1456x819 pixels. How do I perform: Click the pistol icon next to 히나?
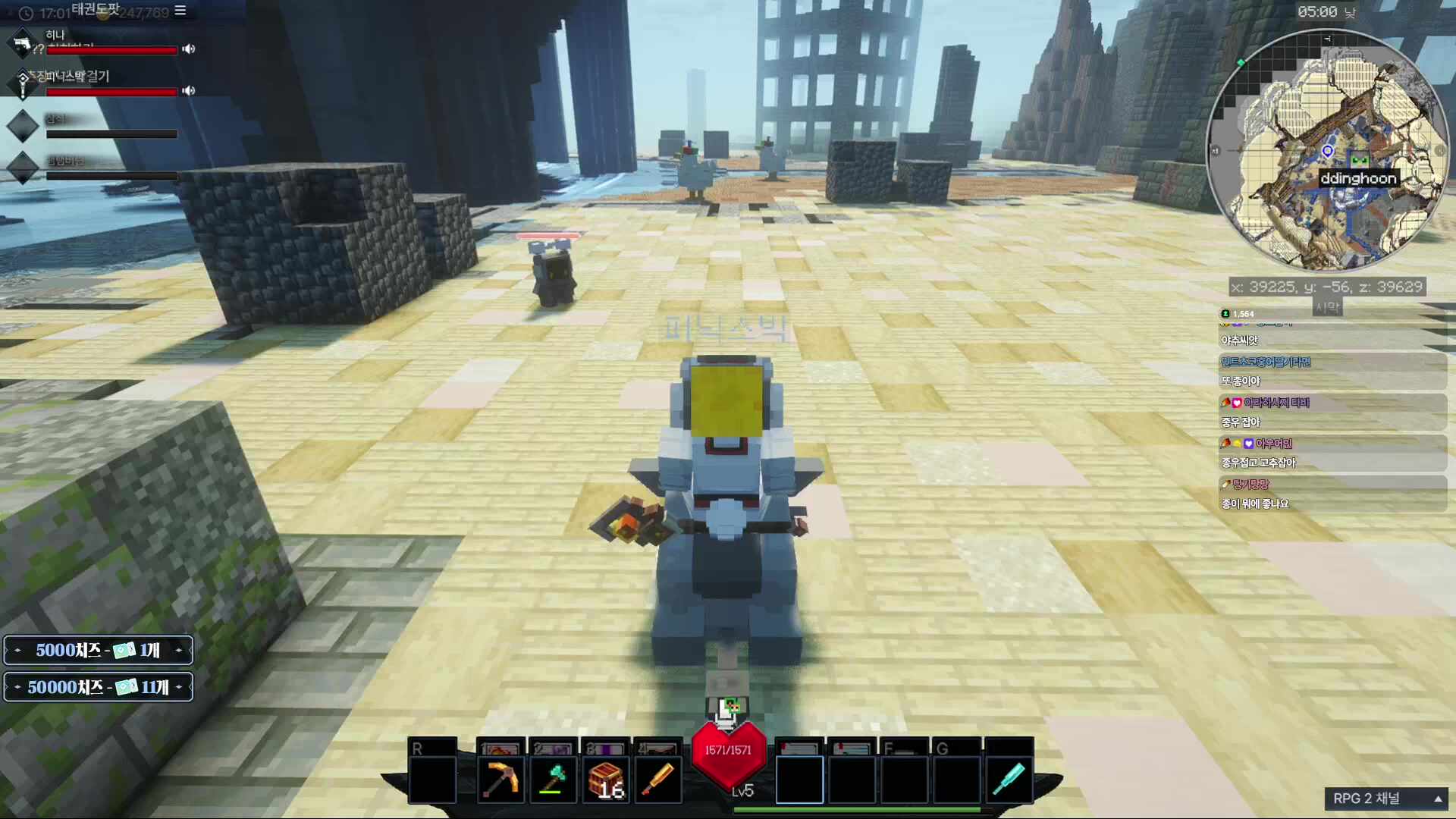click(x=22, y=43)
